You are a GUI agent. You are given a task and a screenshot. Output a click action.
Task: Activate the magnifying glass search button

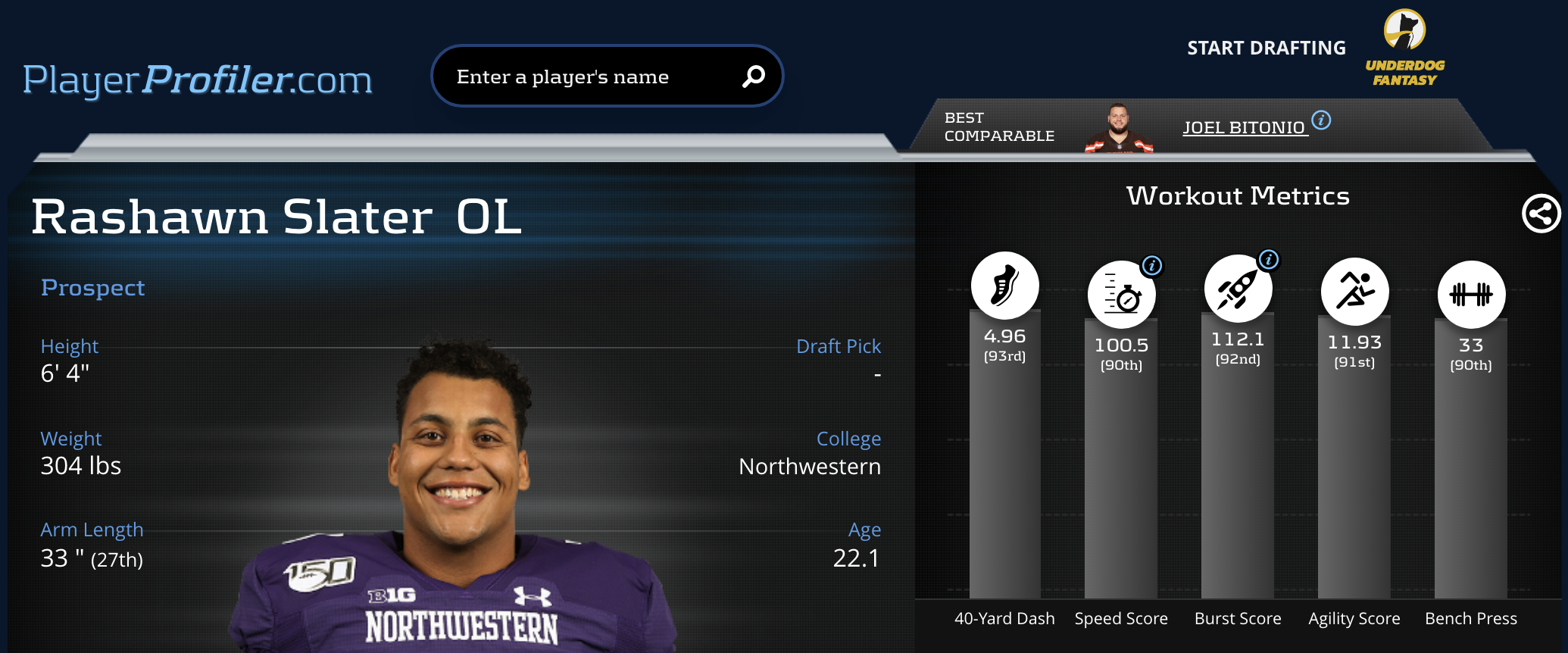click(x=753, y=77)
